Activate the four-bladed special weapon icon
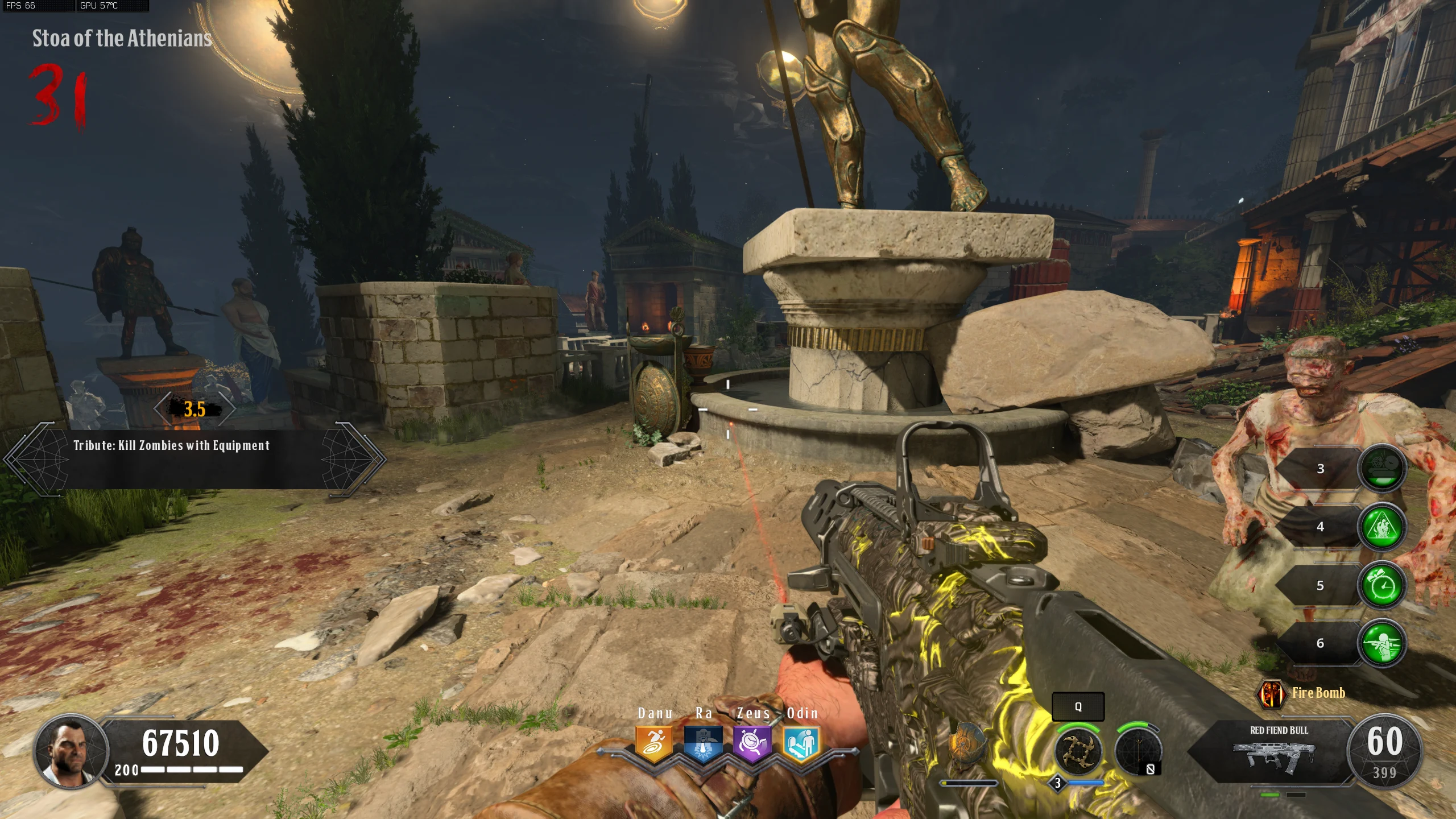The height and width of the screenshot is (819, 1456). [1077, 752]
